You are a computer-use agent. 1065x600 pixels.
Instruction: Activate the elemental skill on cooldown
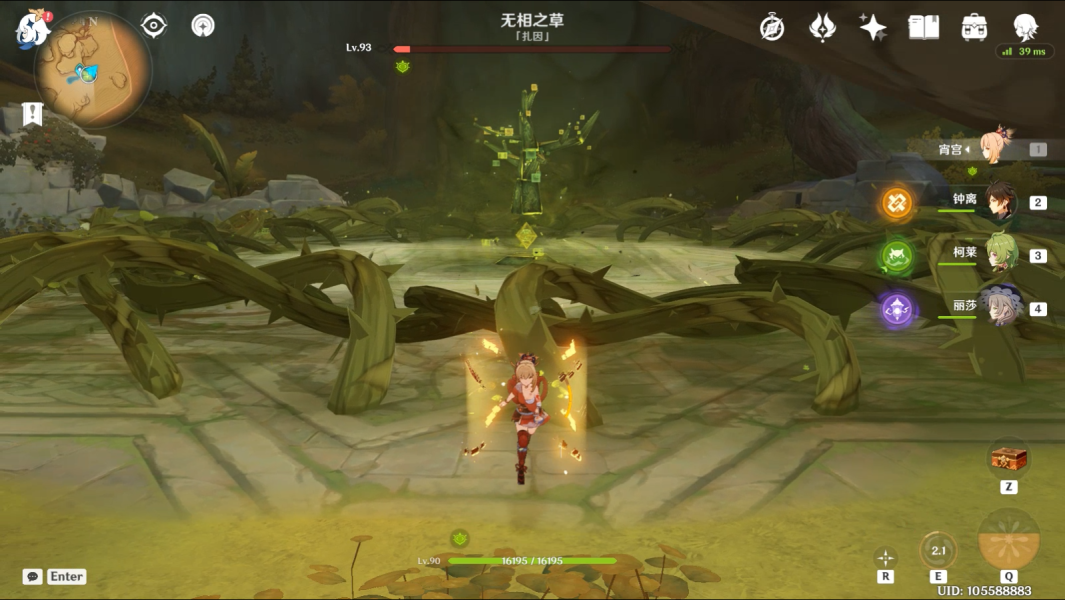(938, 550)
